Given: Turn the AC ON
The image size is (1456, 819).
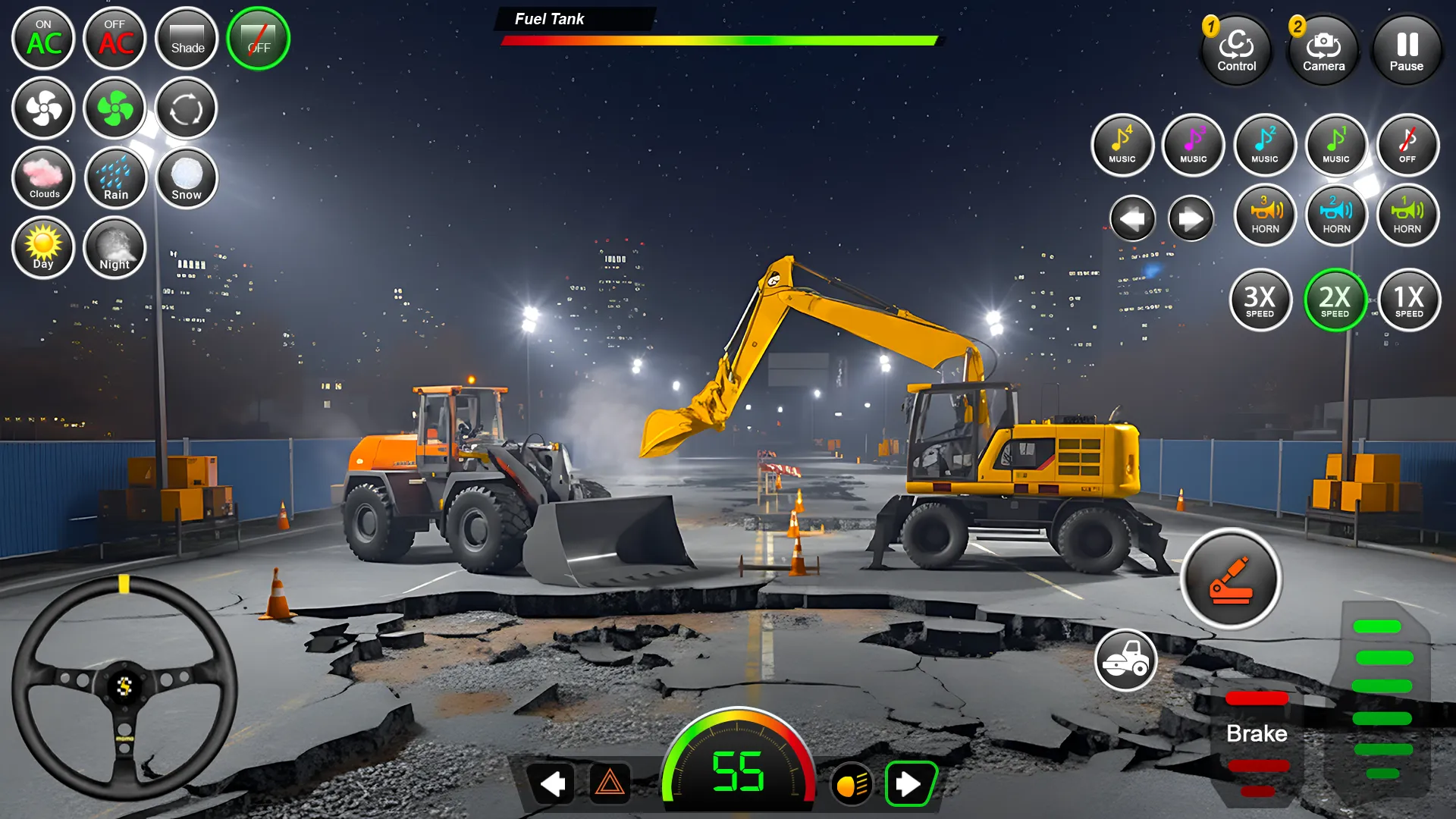Looking at the screenshot, I should coord(43,39).
